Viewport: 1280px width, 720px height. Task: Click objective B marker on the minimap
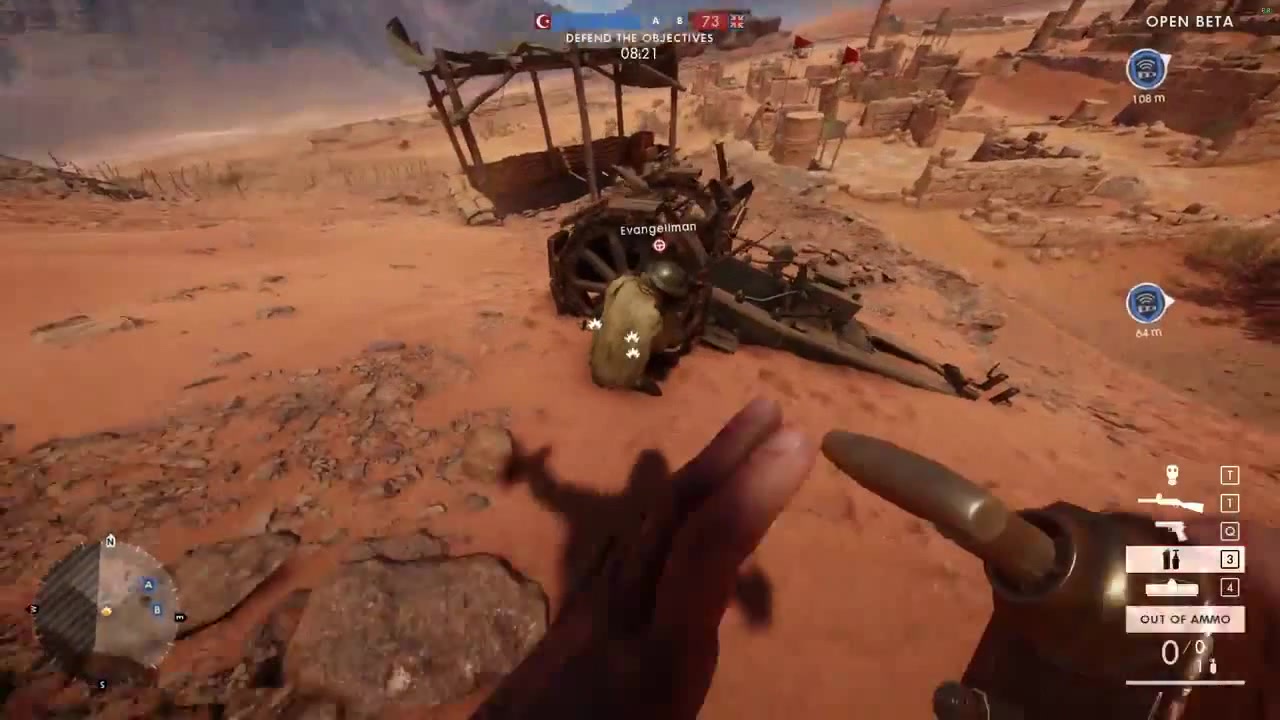157,608
